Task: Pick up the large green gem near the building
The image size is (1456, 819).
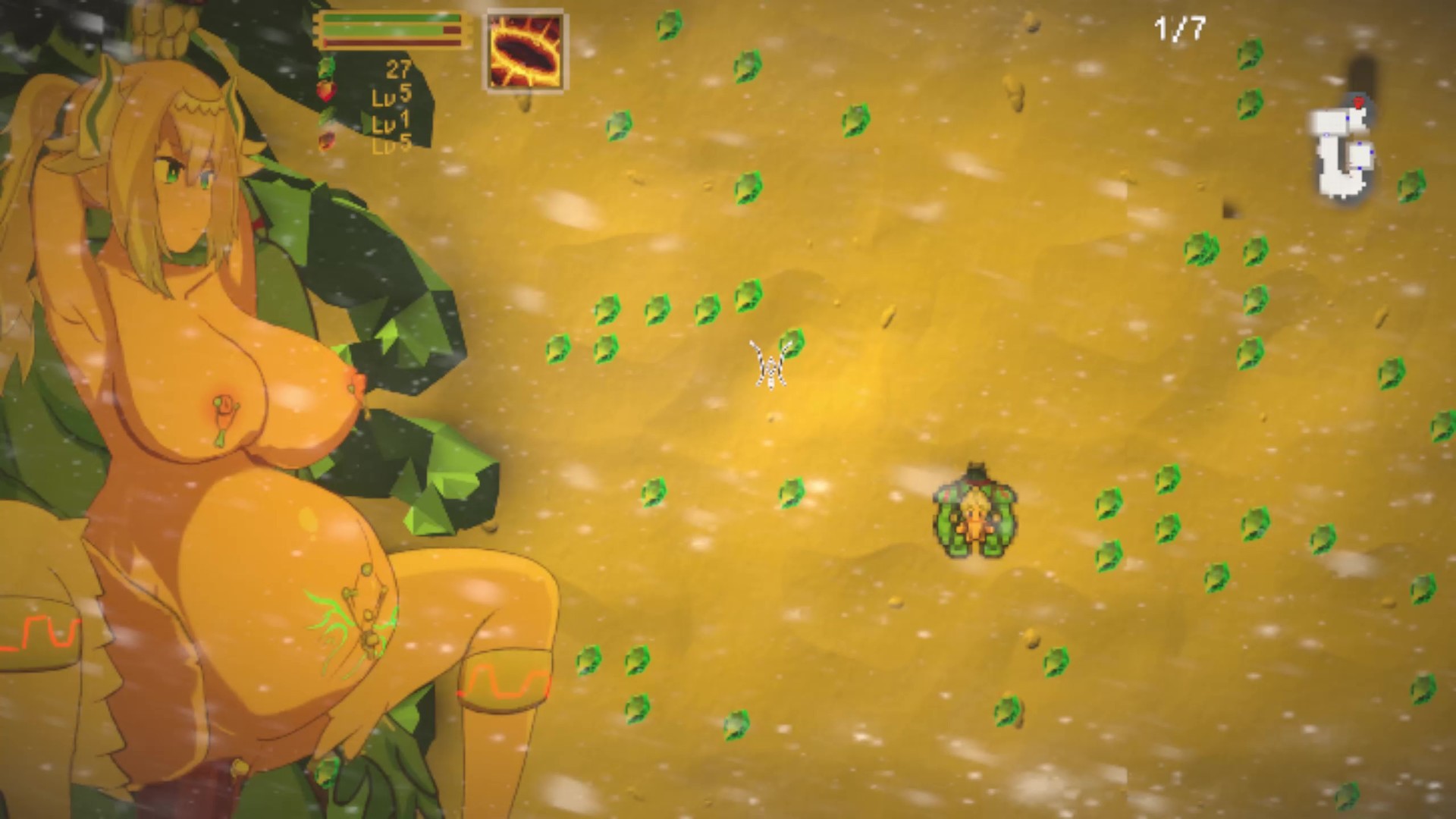Action: [x=1413, y=186]
